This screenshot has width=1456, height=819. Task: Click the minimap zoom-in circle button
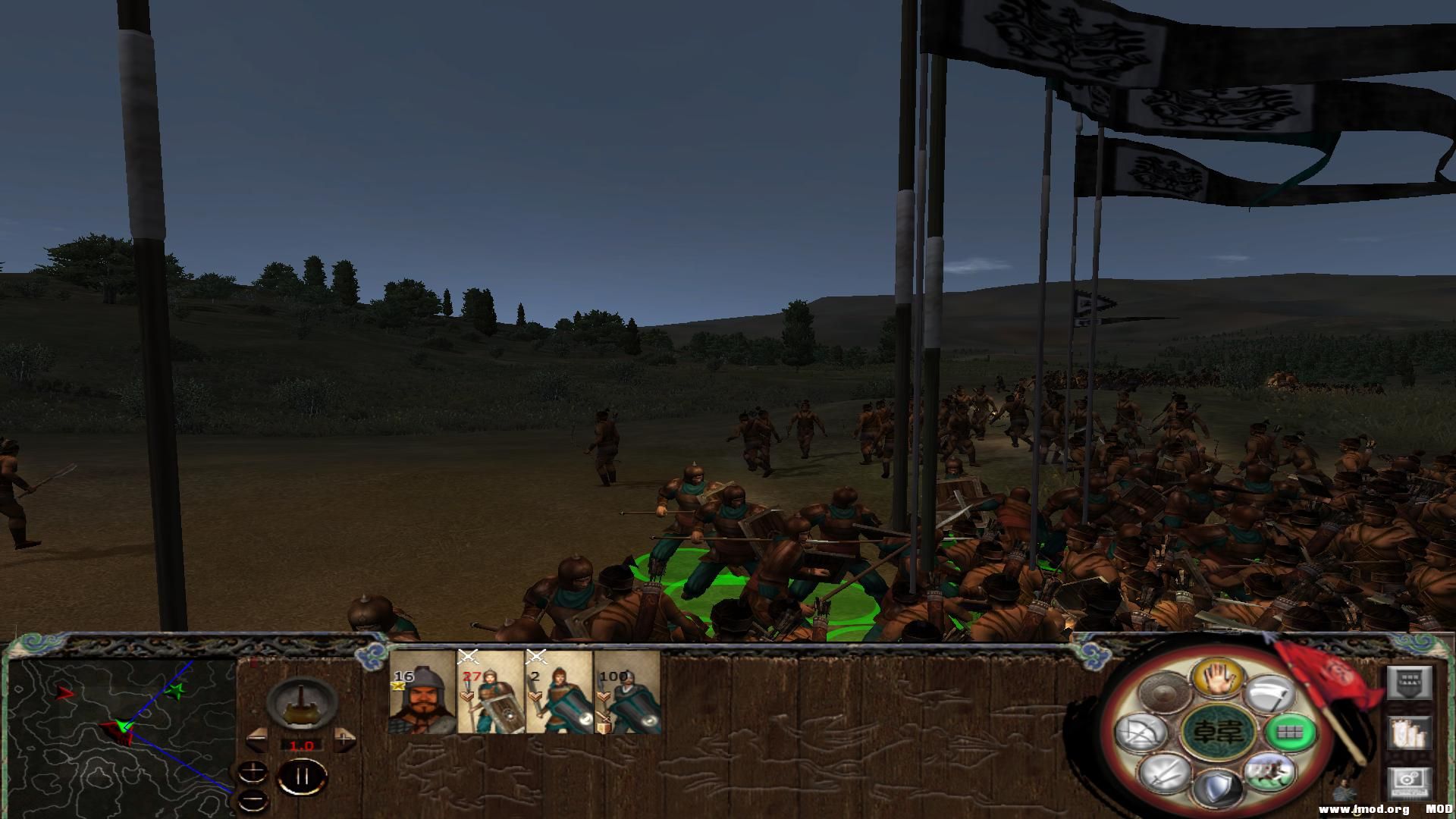[254, 772]
